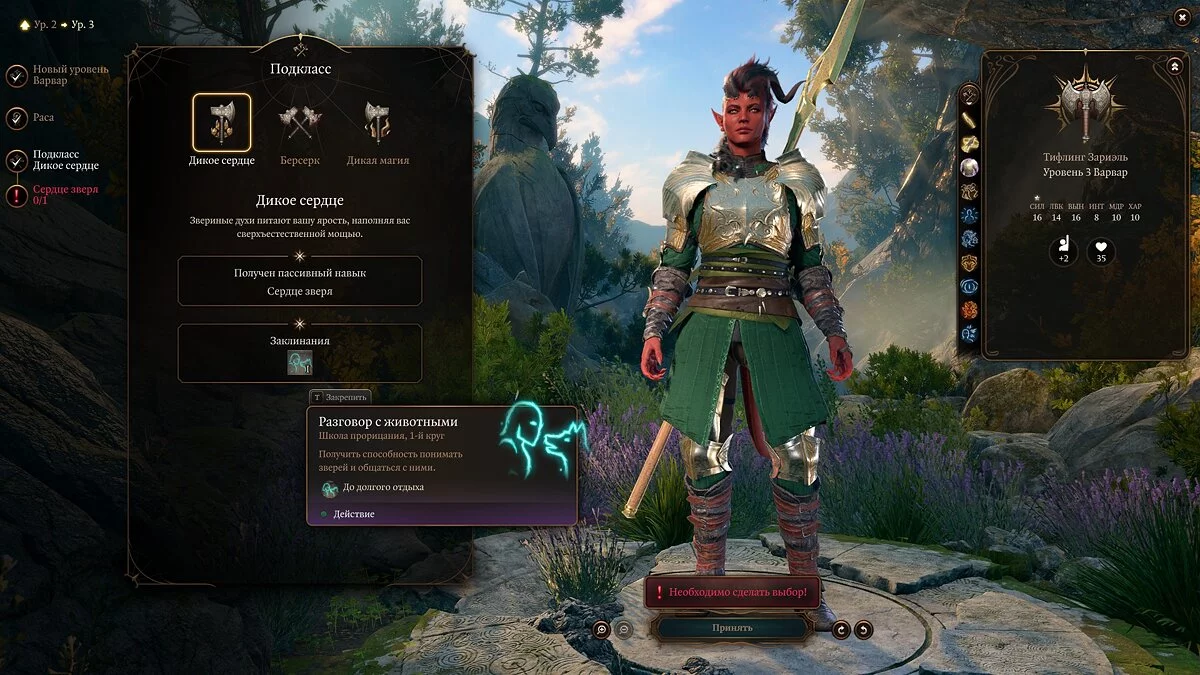Pick the Дикая магия subclass
The height and width of the screenshot is (675, 1200).
pos(377,123)
